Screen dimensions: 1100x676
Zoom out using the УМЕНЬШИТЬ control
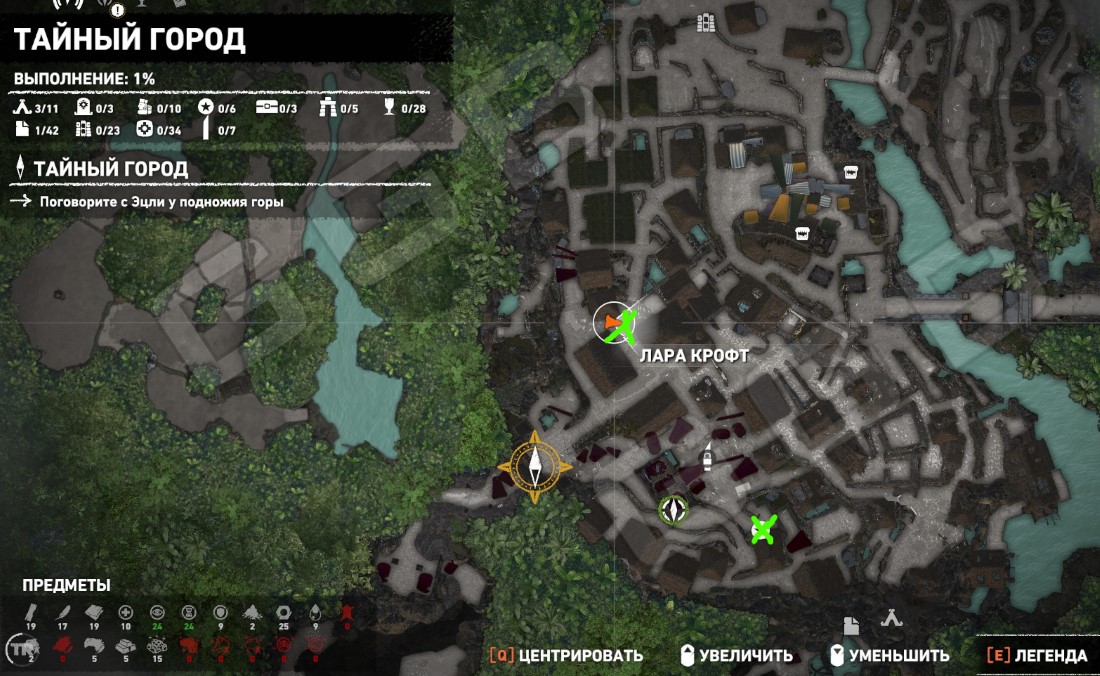pos(889,656)
